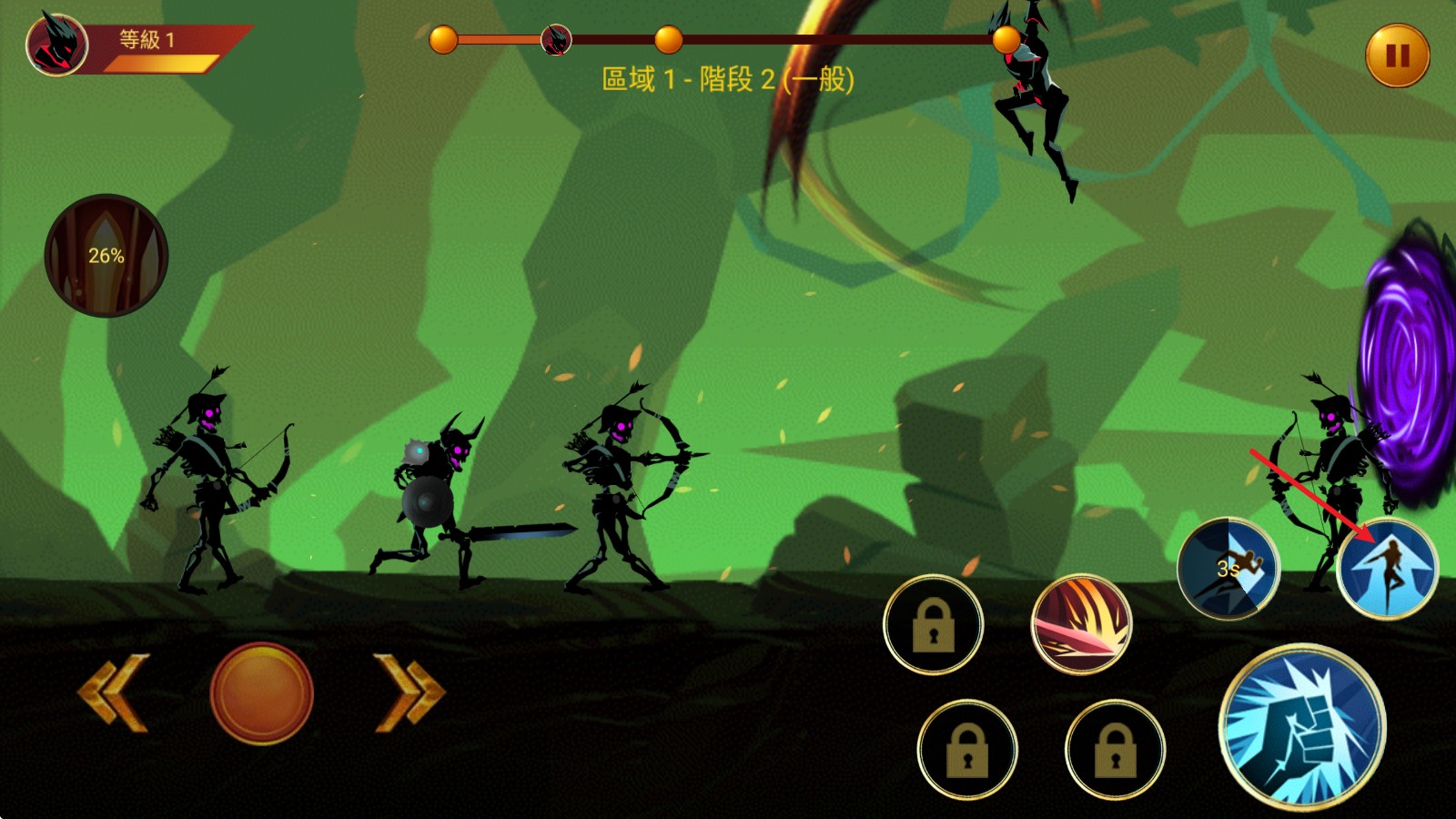Trigger the fist basic attack button
Viewport: 1456px width, 819px height.
[x=1302, y=725]
